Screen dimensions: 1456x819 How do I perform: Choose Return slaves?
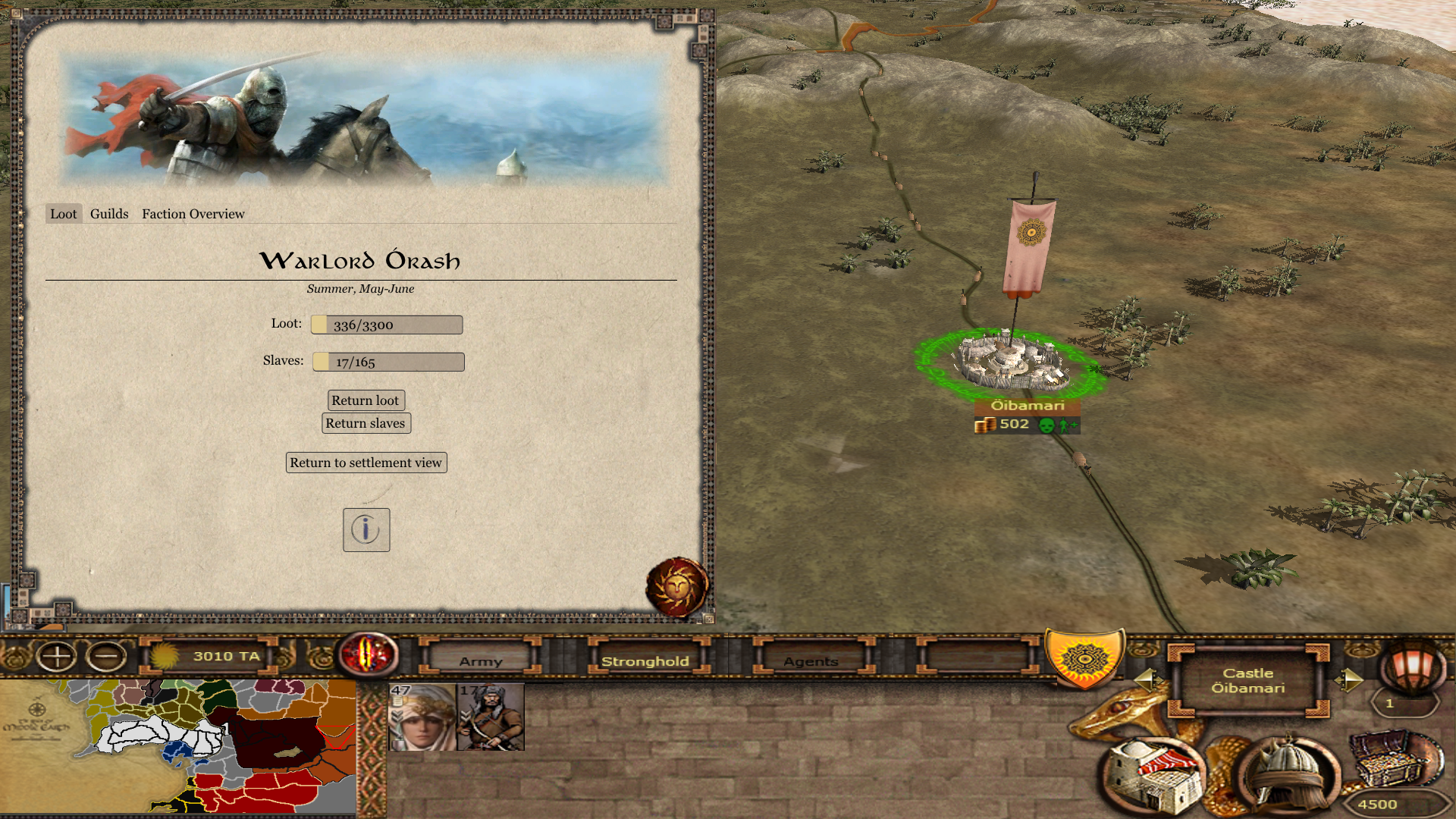(366, 423)
